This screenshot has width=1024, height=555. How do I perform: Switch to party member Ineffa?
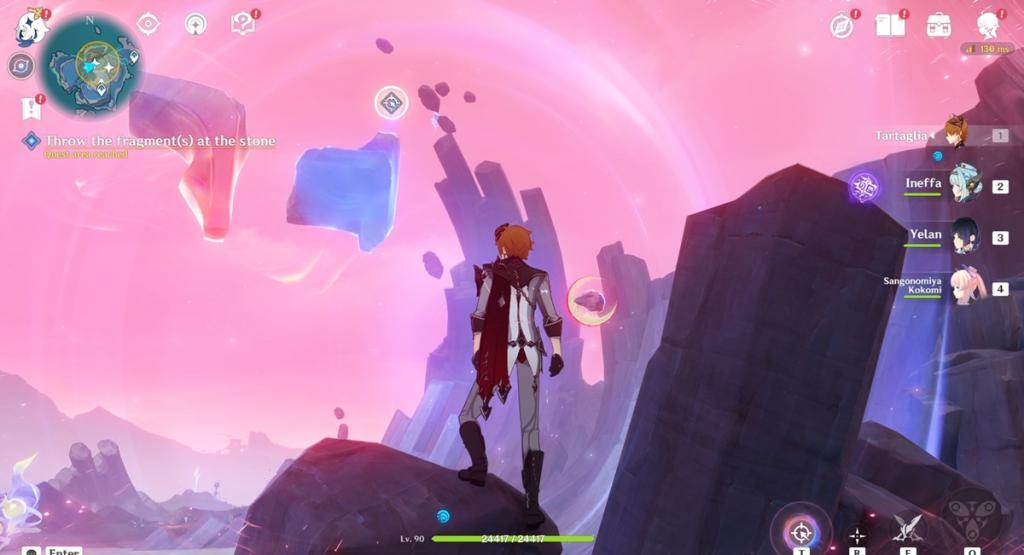(965, 183)
